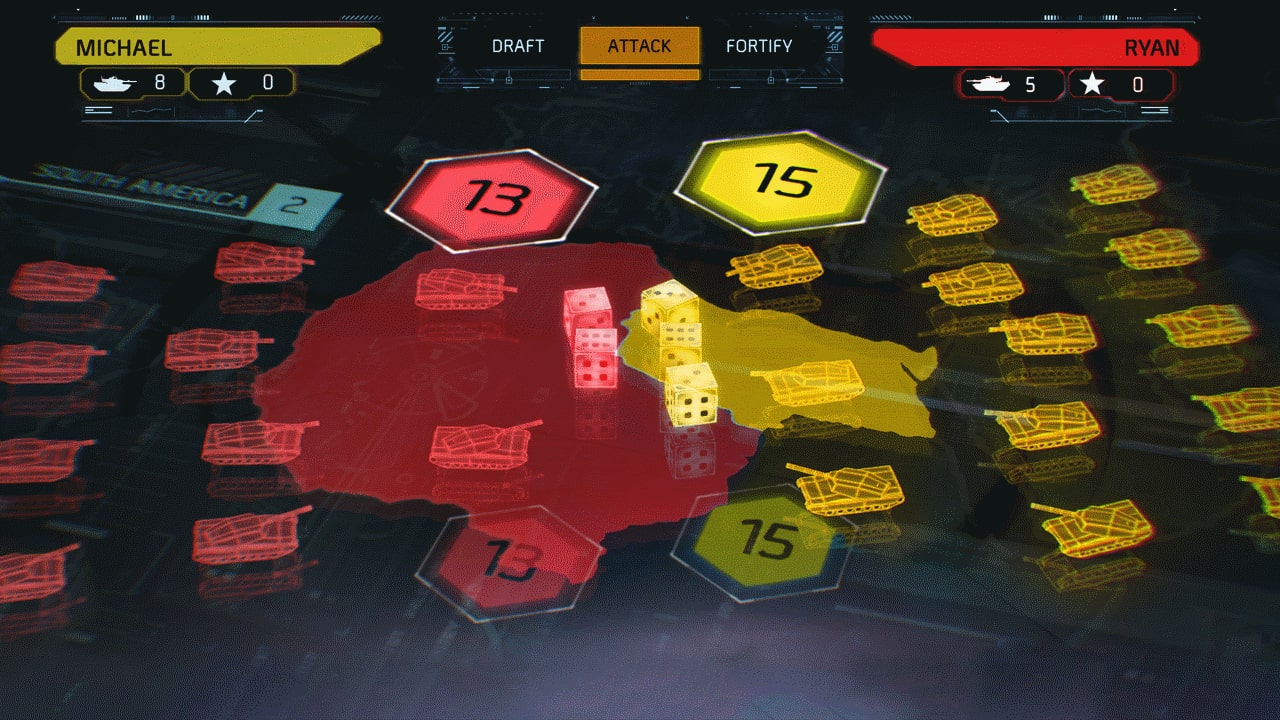Viewport: 1280px width, 720px height.
Task: Switch to the DRAFT phase tab
Action: pos(518,46)
